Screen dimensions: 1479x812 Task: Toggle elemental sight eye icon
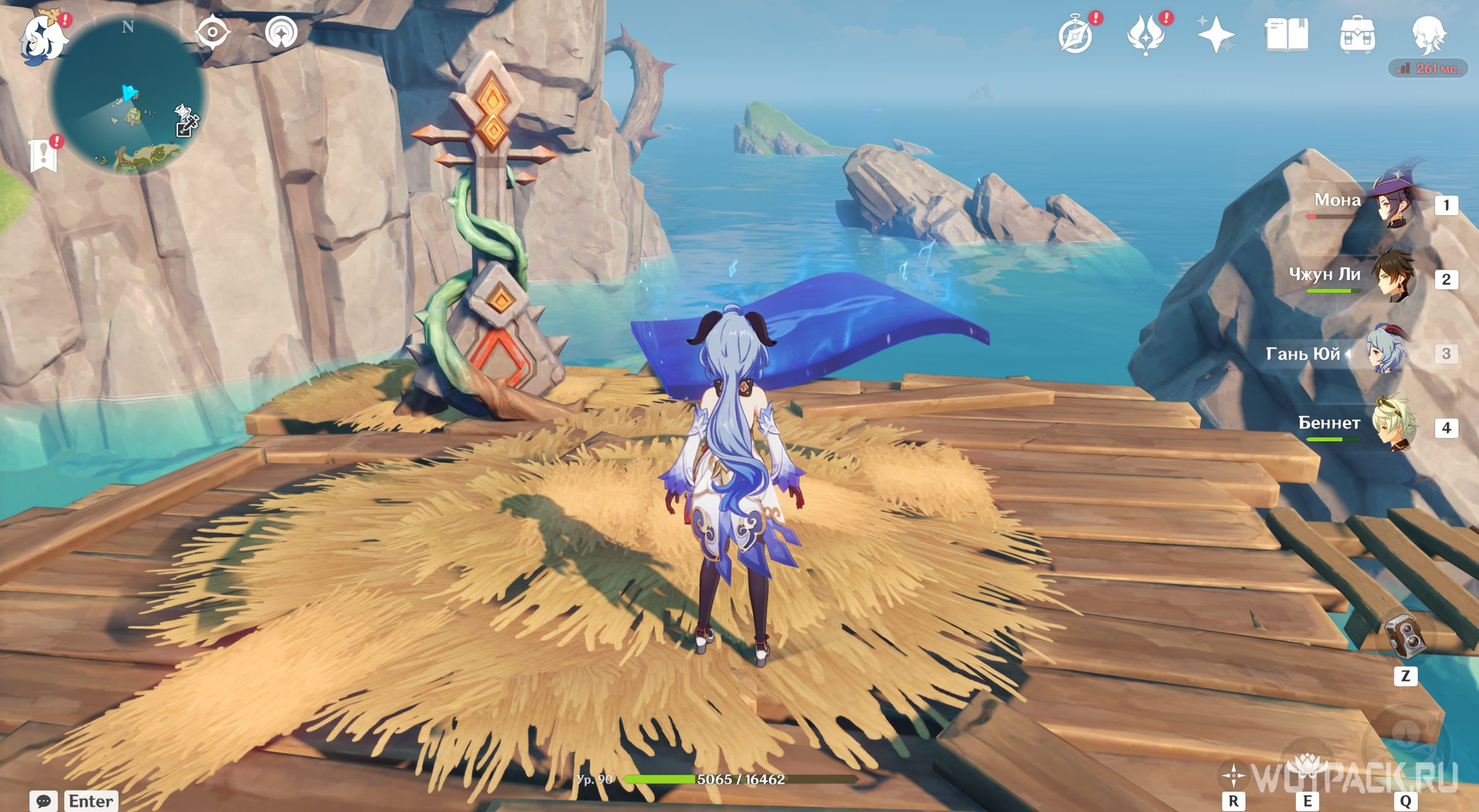coord(213,32)
